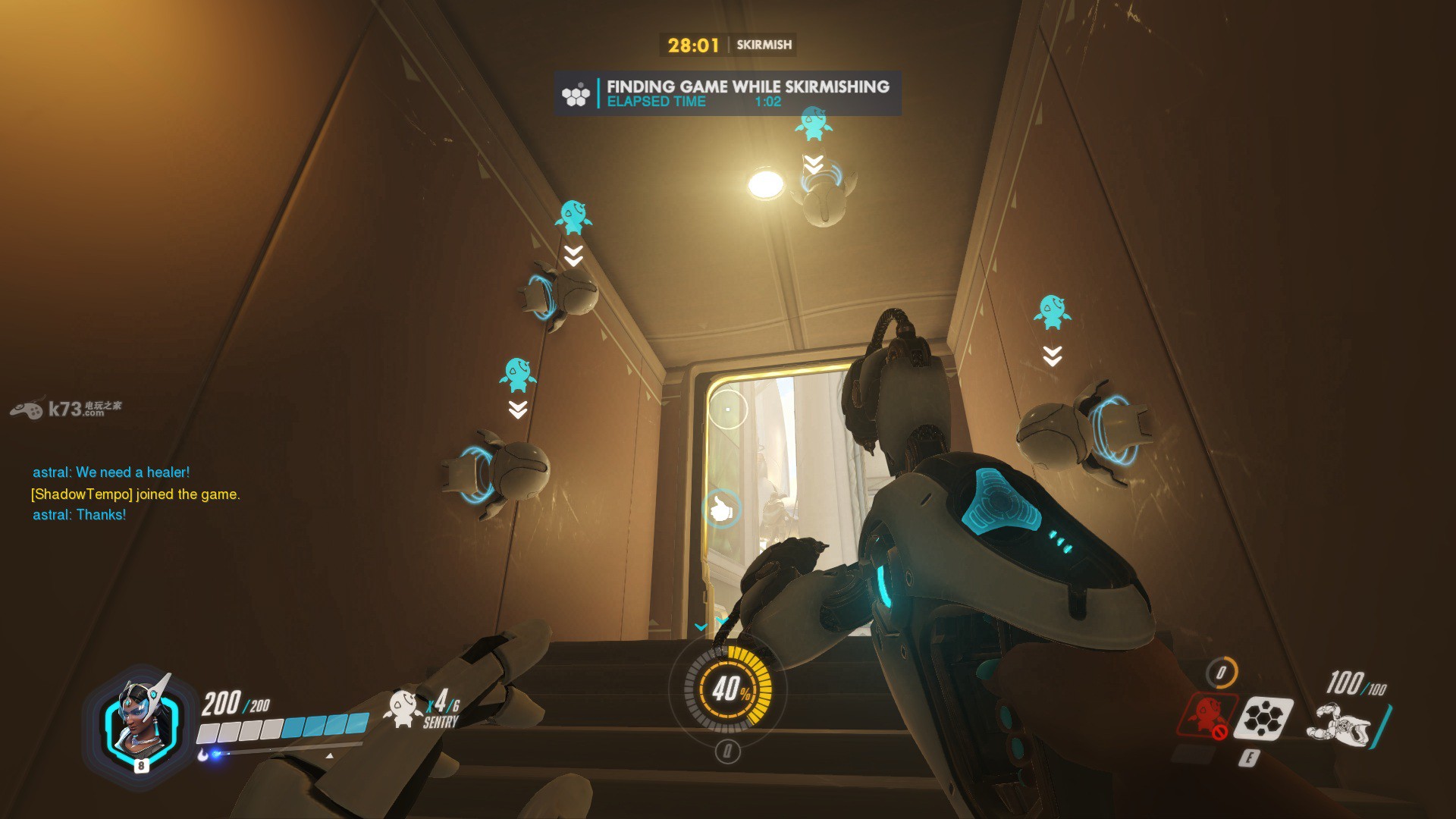Click astral's "We need a healer!" chat message

(111, 472)
